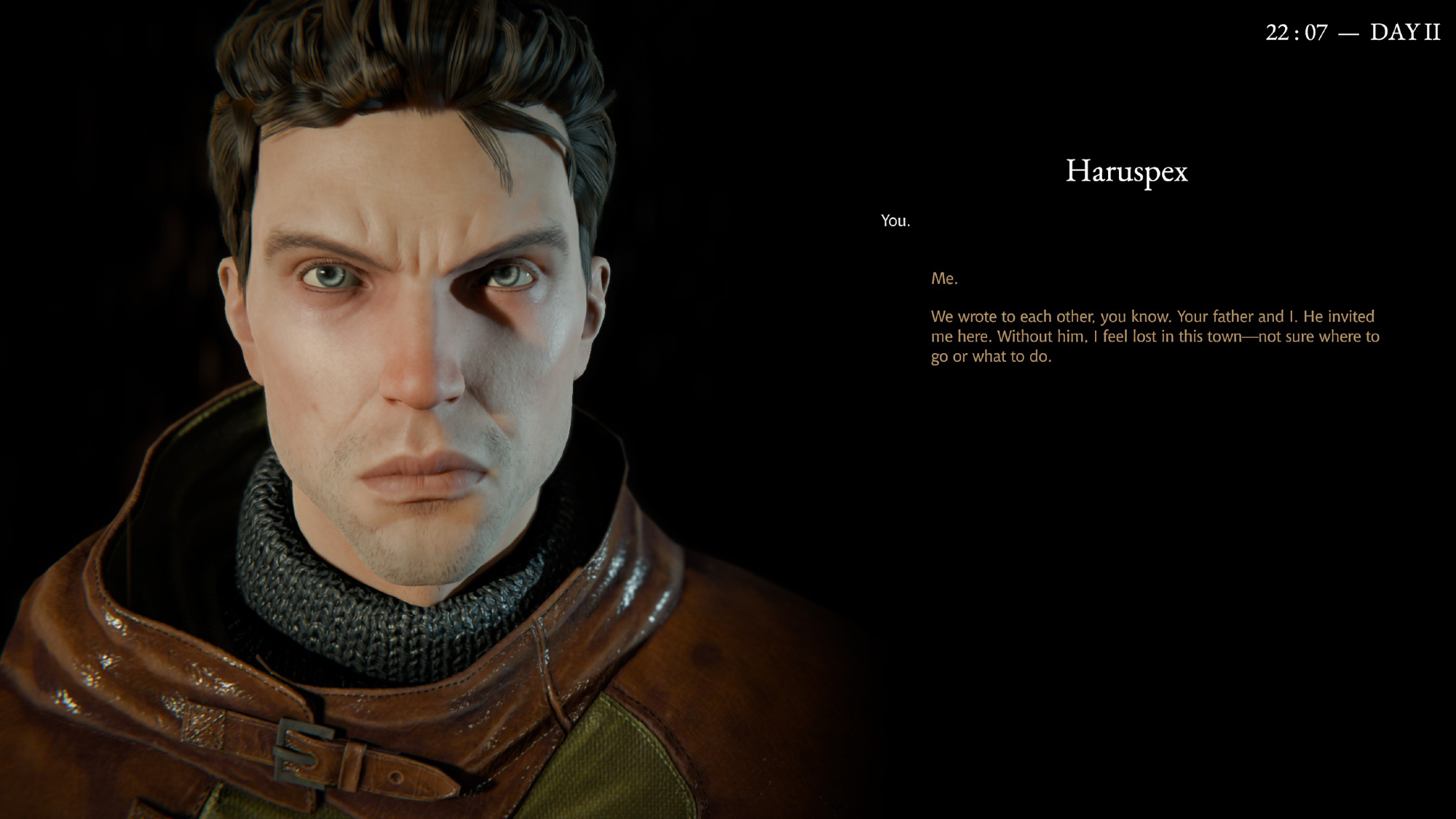Select the reply about writing to your father
The height and width of the screenshot is (819, 1456).
(x=1154, y=336)
